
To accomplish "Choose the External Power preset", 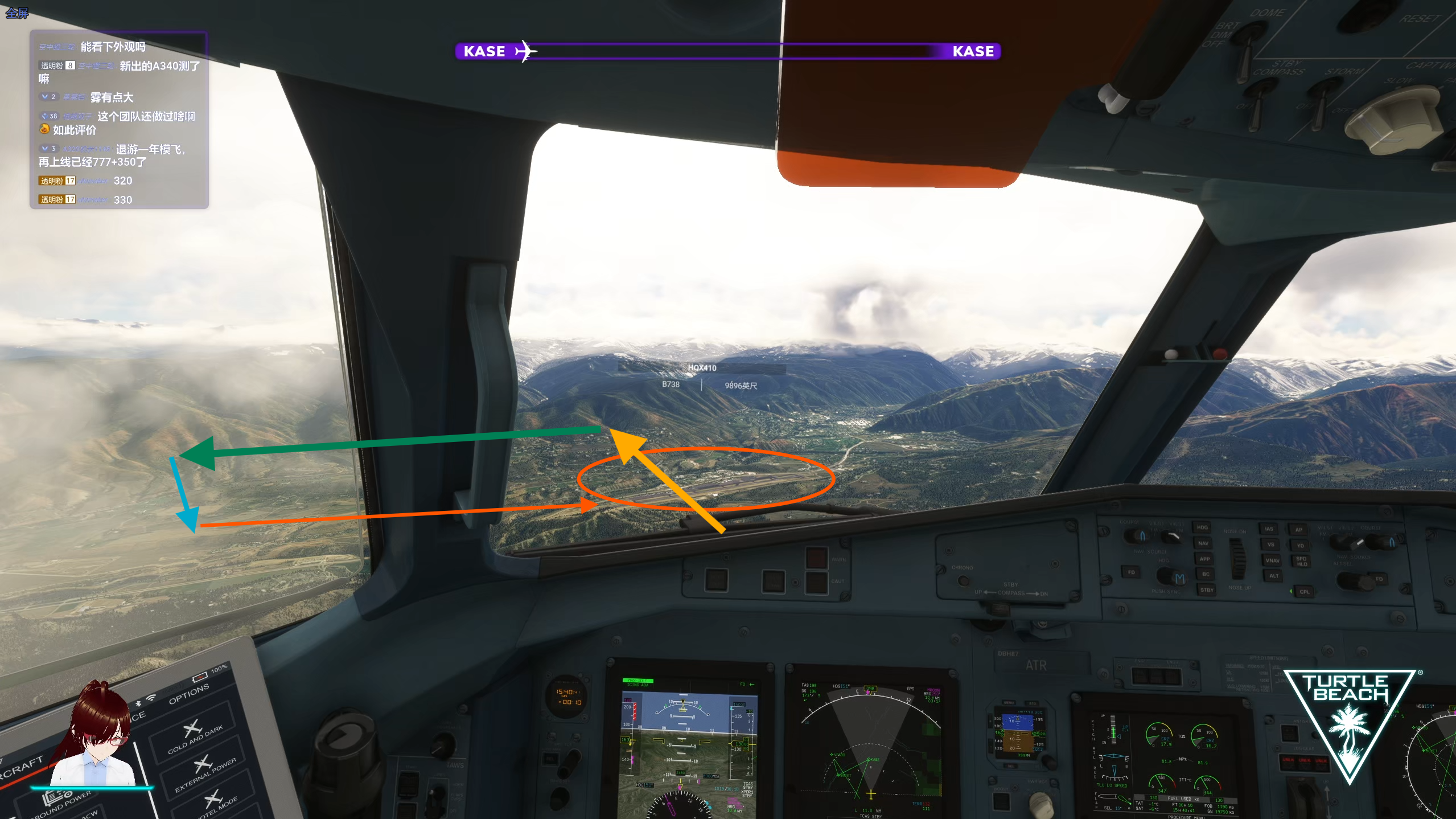I will point(204,771).
